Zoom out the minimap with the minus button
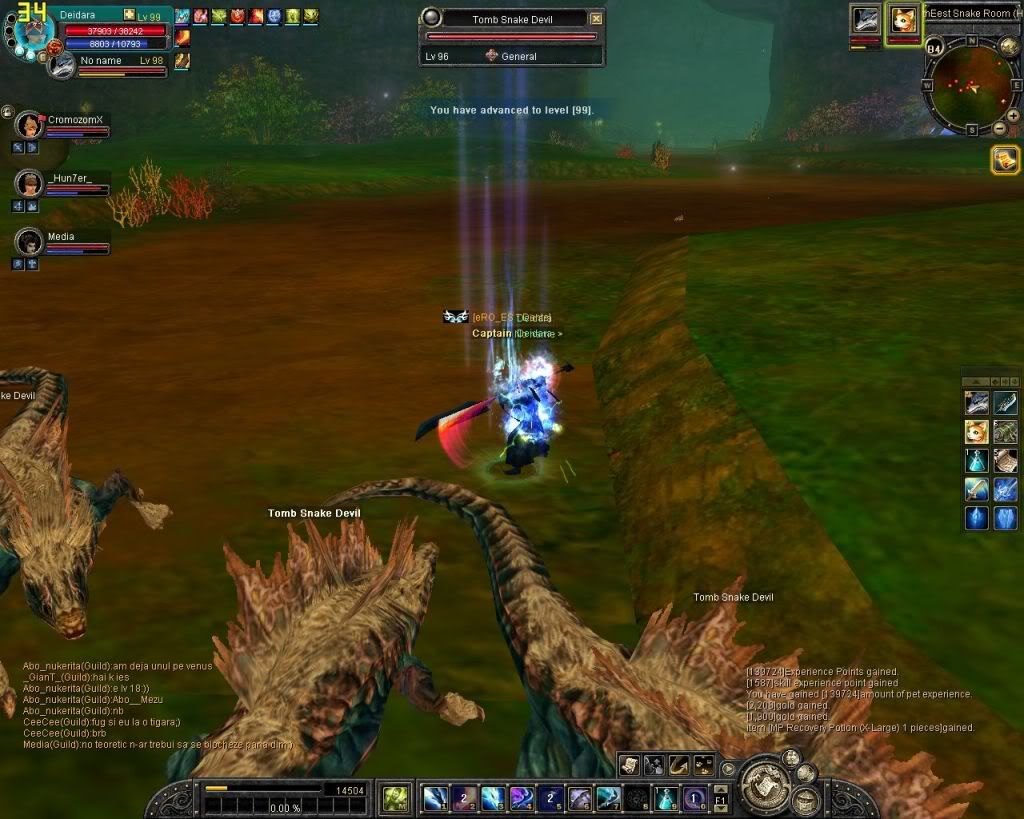This screenshot has height=819, width=1024. pos(999,129)
